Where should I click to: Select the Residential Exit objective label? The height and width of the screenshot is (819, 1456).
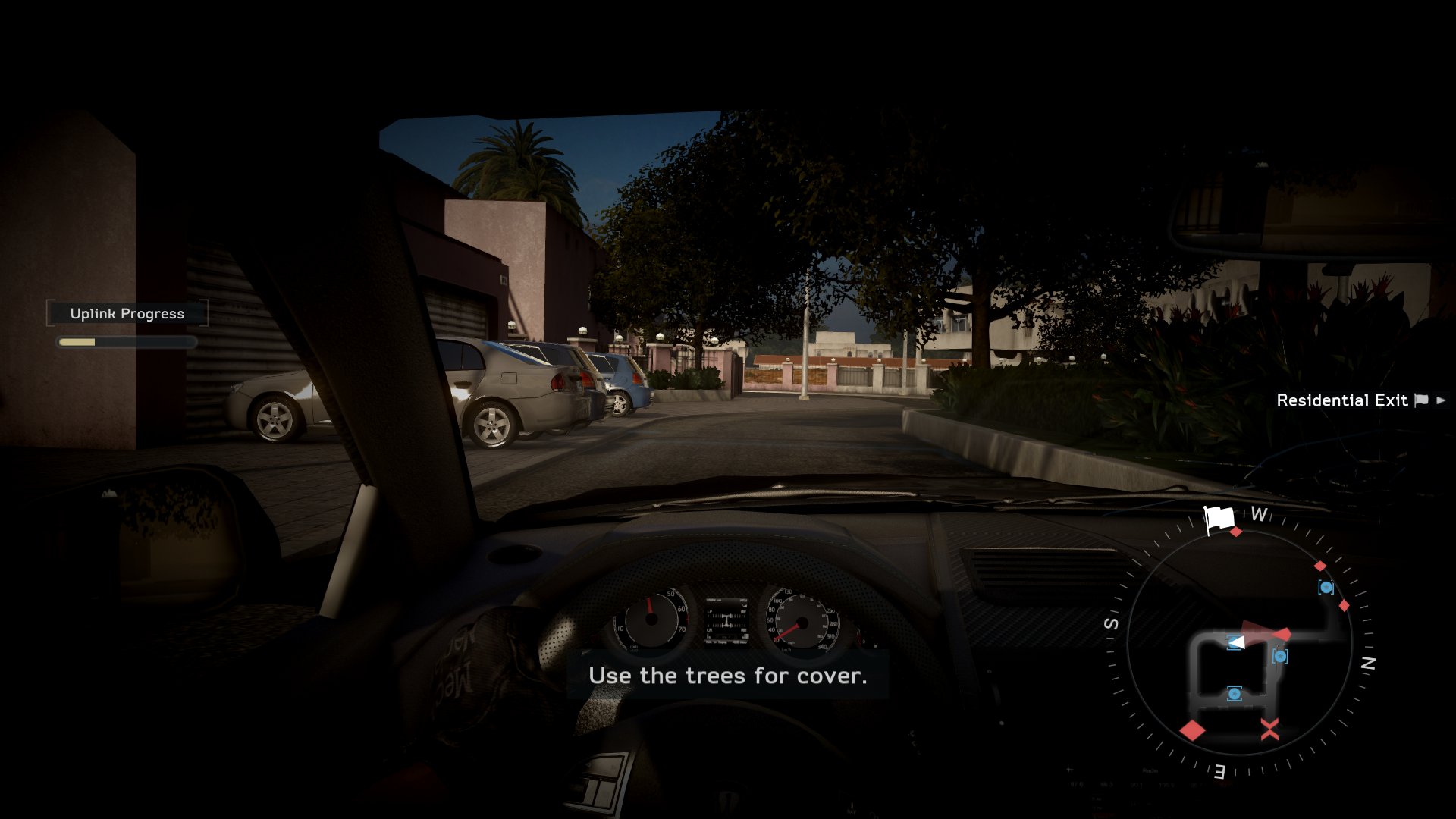[1341, 400]
